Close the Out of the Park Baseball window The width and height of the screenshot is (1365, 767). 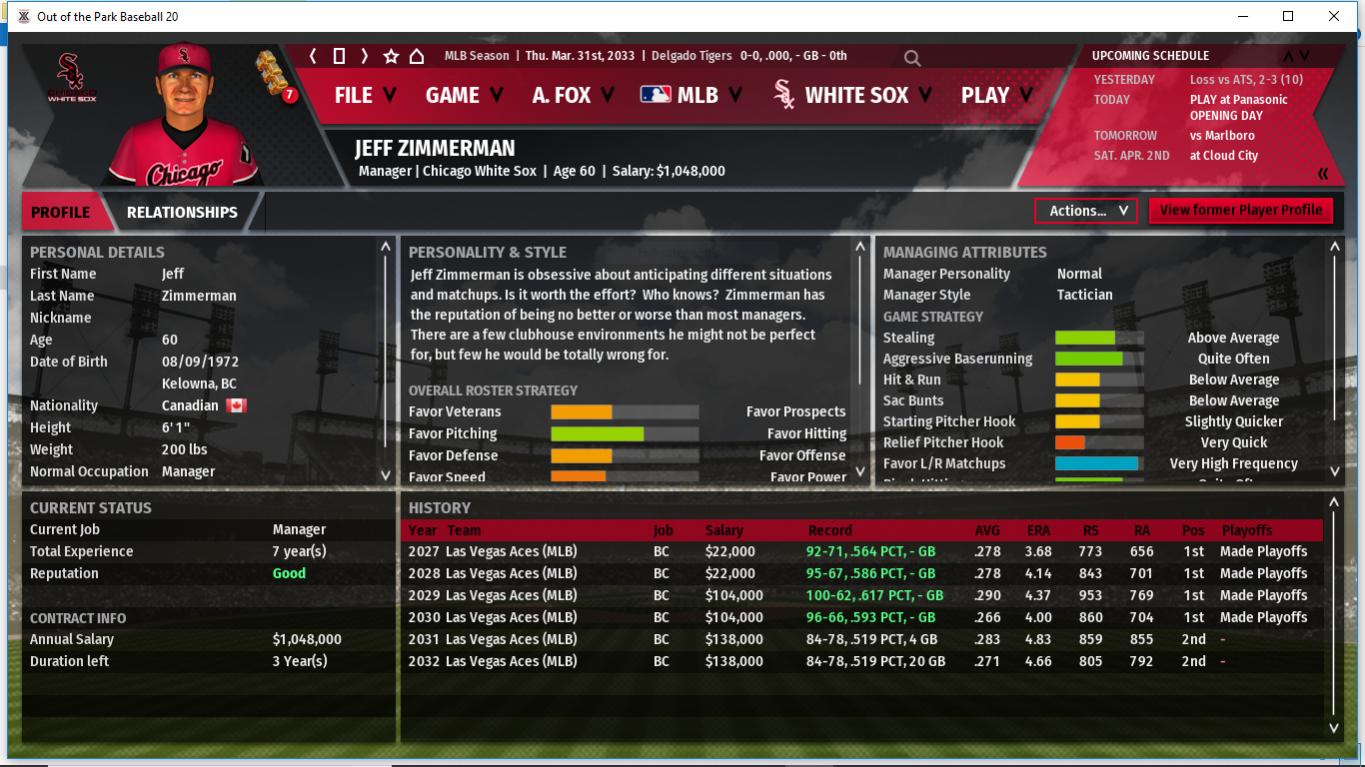pyautogui.click(x=1334, y=16)
